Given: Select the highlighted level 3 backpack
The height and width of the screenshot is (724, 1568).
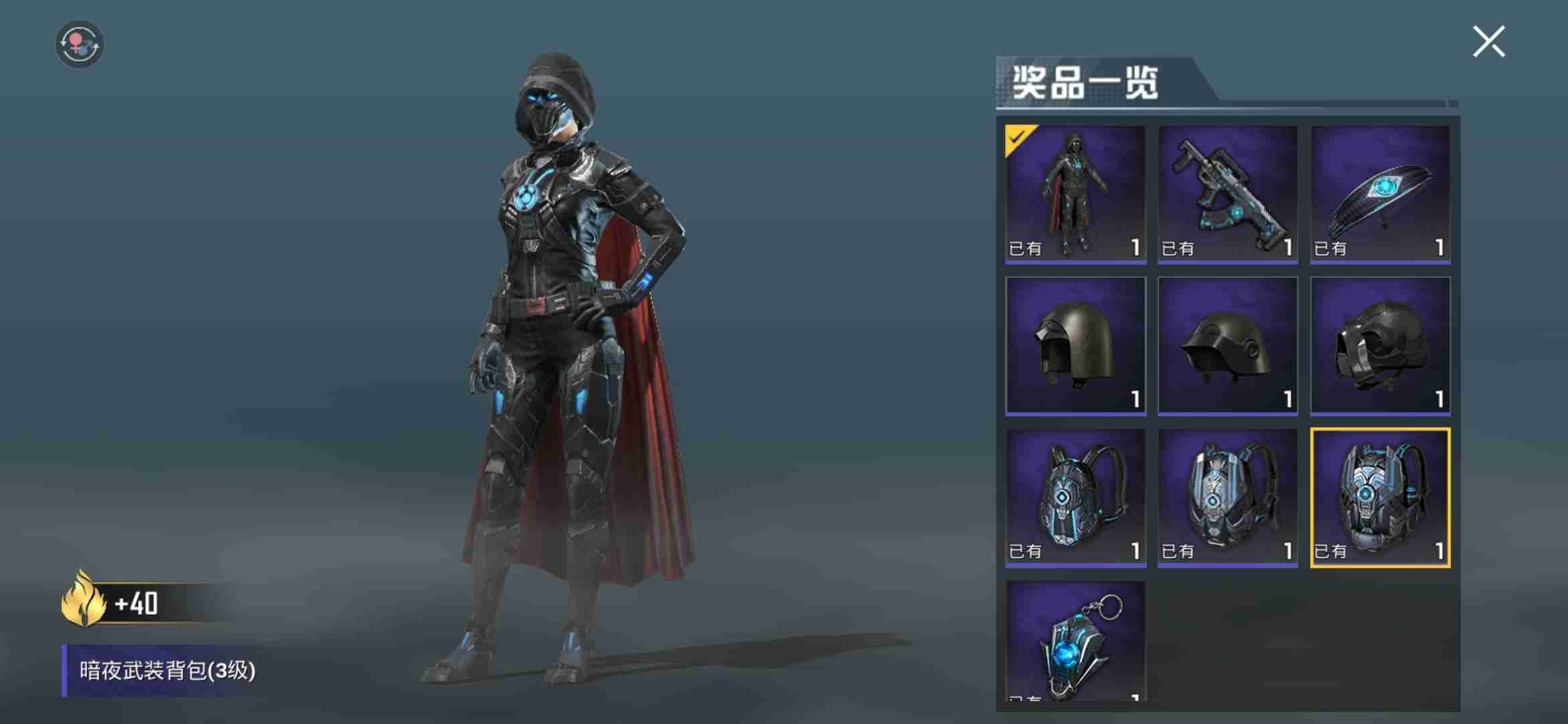Looking at the screenshot, I should [x=1380, y=497].
